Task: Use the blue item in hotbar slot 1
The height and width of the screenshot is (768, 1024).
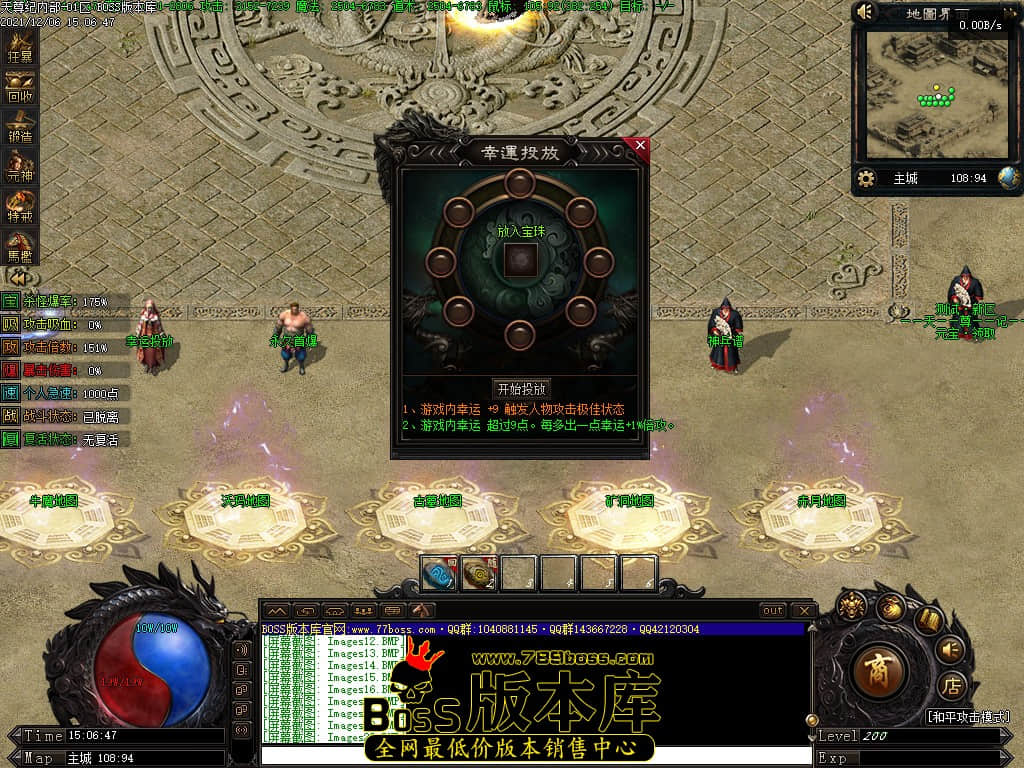Action: click(x=439, y=573)
